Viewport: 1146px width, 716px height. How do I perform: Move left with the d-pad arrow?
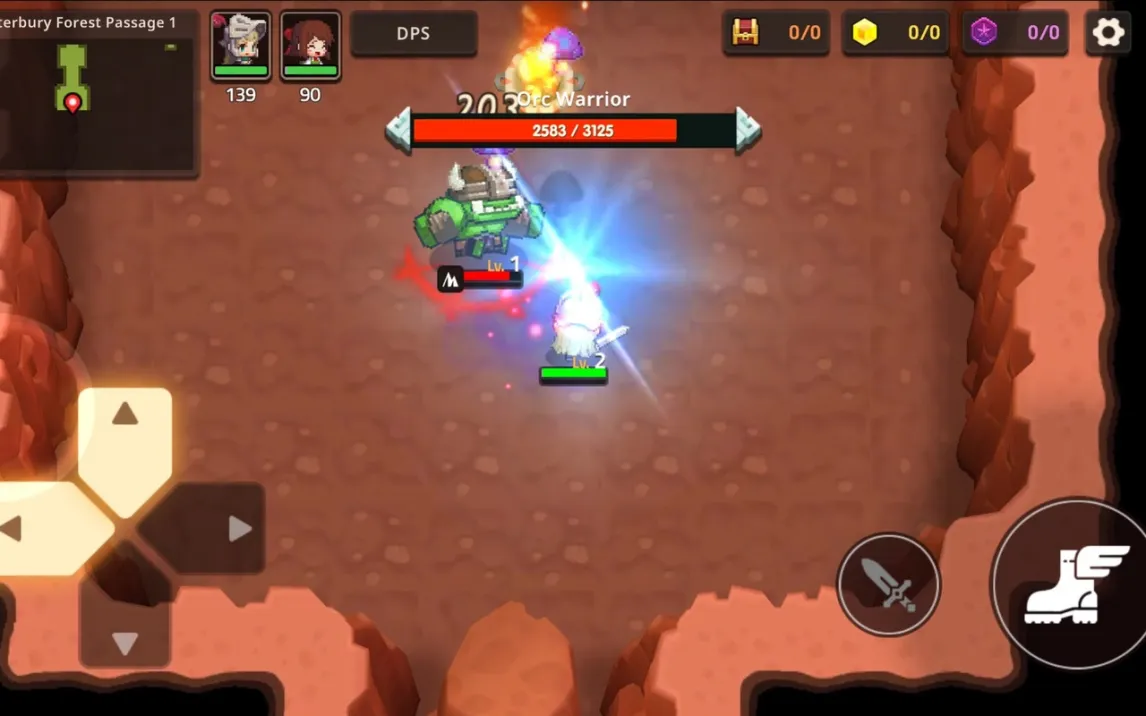coord(30,528)
